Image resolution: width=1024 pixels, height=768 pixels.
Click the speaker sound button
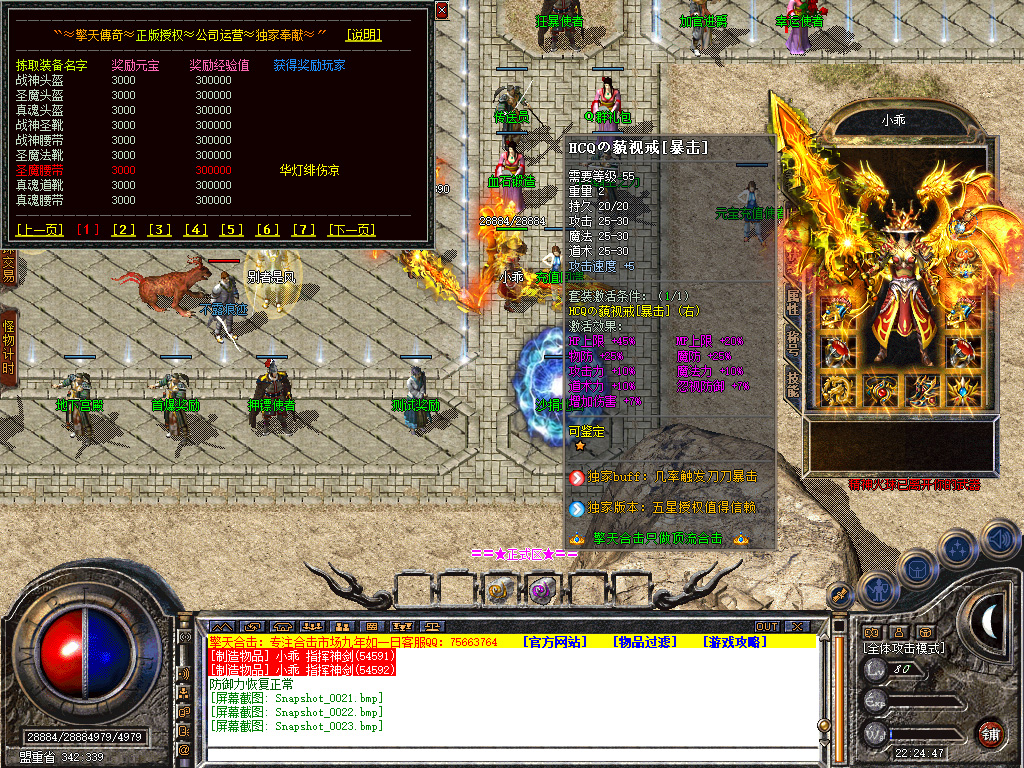[x=999, y=541]
